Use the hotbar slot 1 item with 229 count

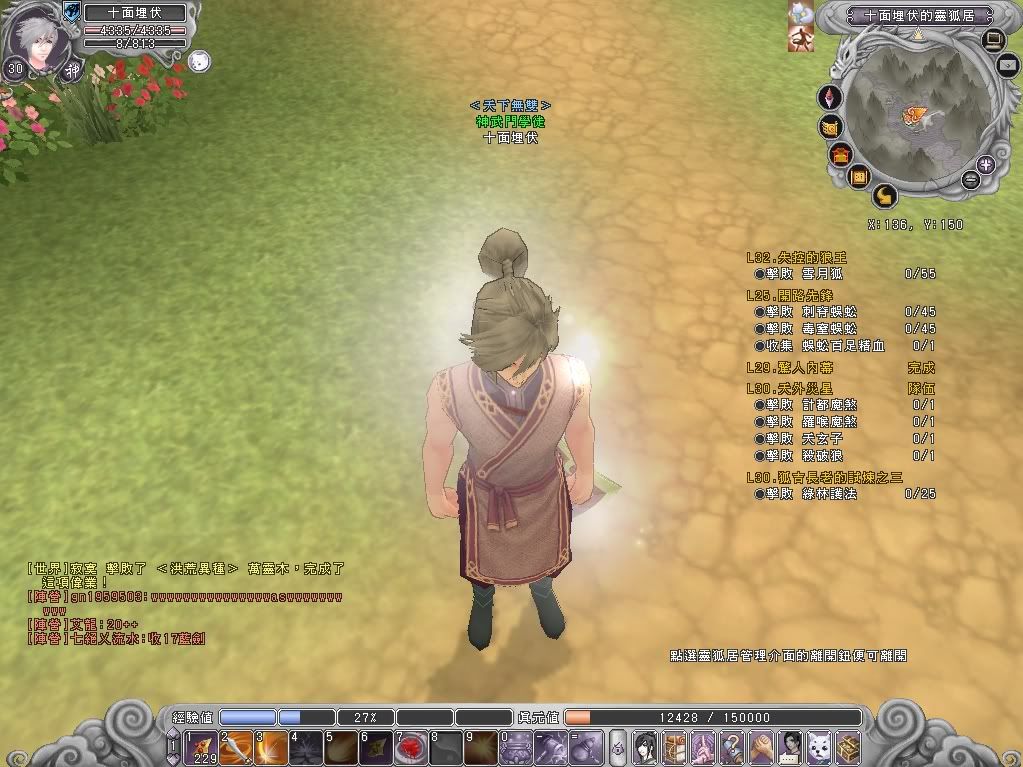tap(200, 747)
